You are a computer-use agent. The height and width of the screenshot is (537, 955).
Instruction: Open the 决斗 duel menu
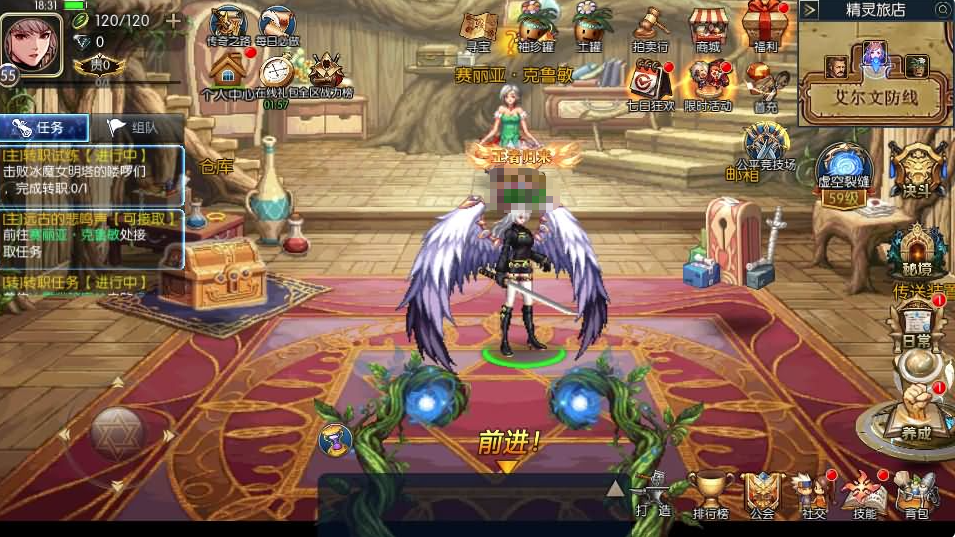coord(917,168)
